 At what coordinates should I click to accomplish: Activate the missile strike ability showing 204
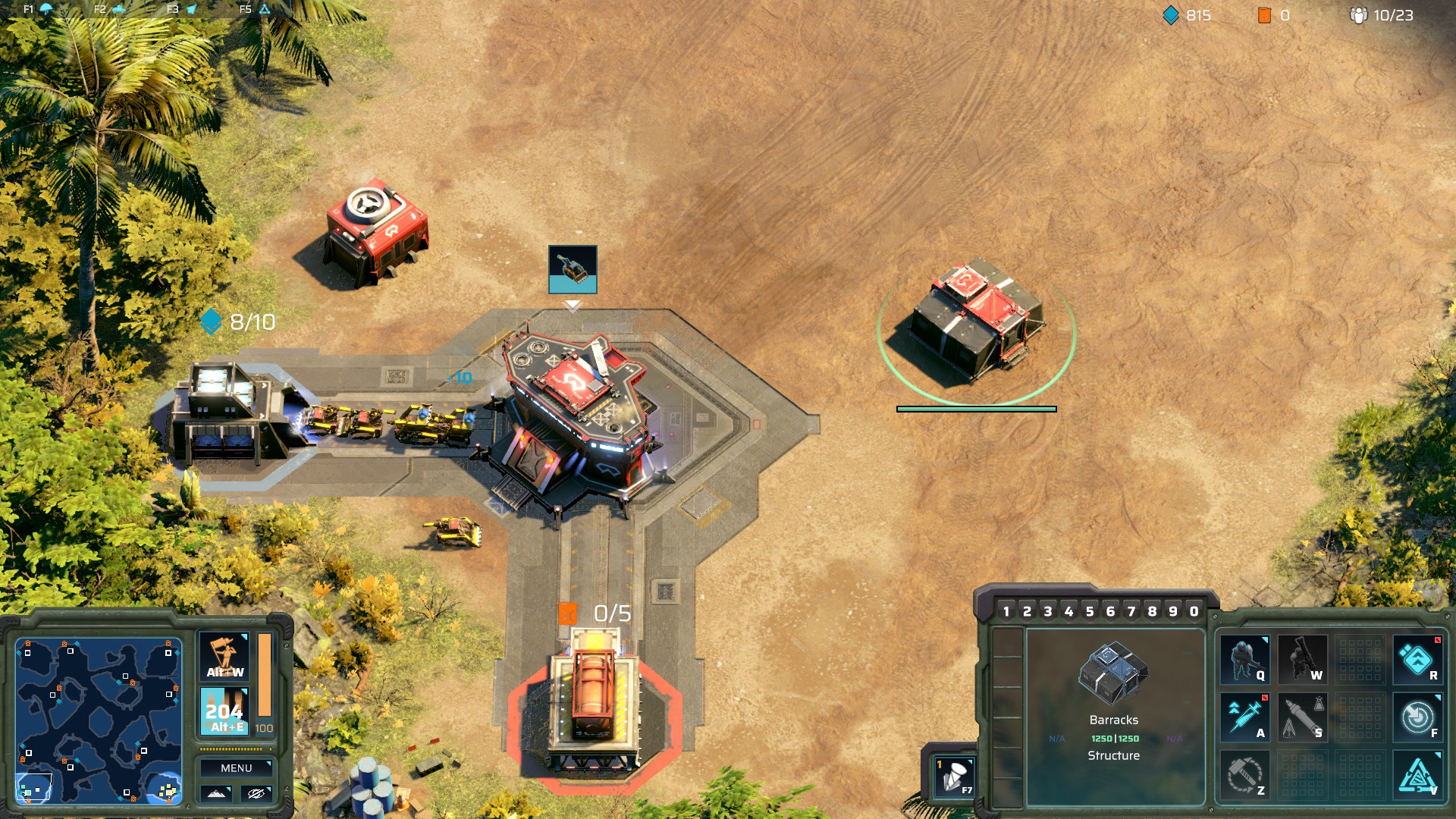[x=224, y=711]
